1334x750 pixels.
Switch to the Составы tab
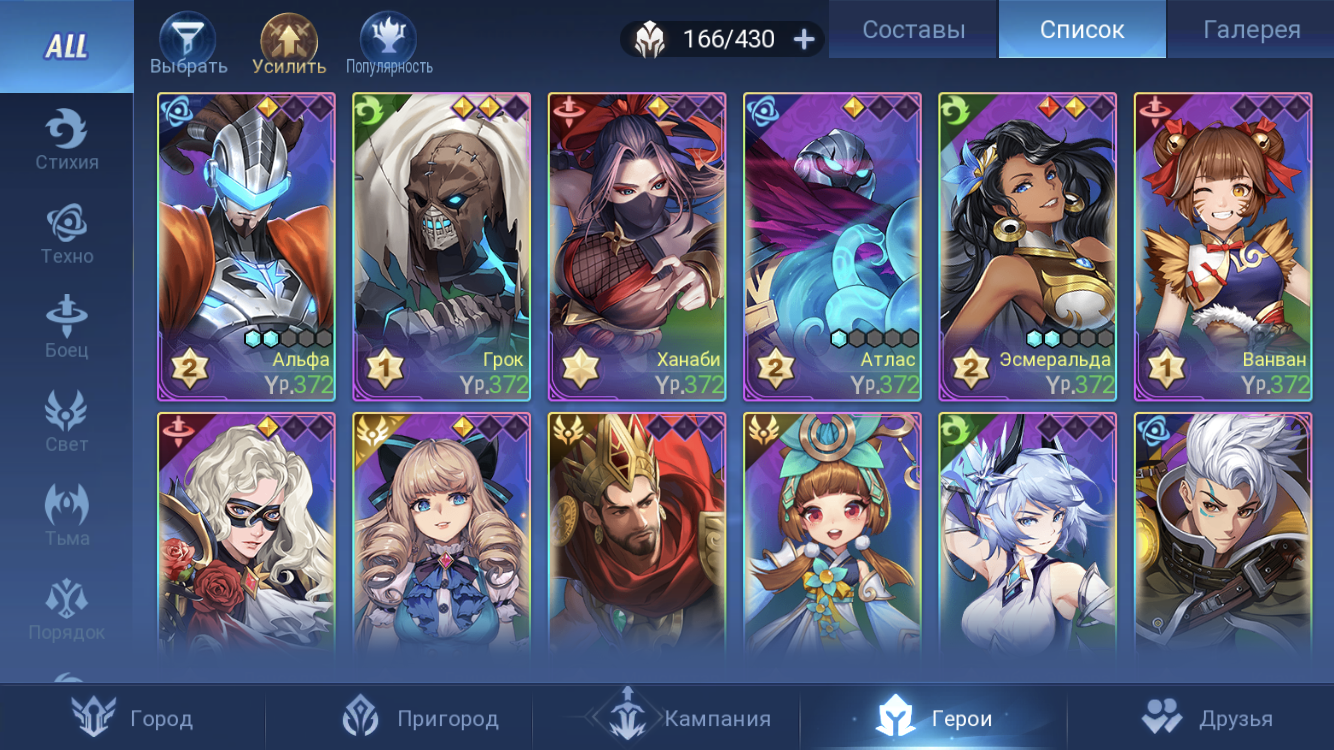coord(913,30)
